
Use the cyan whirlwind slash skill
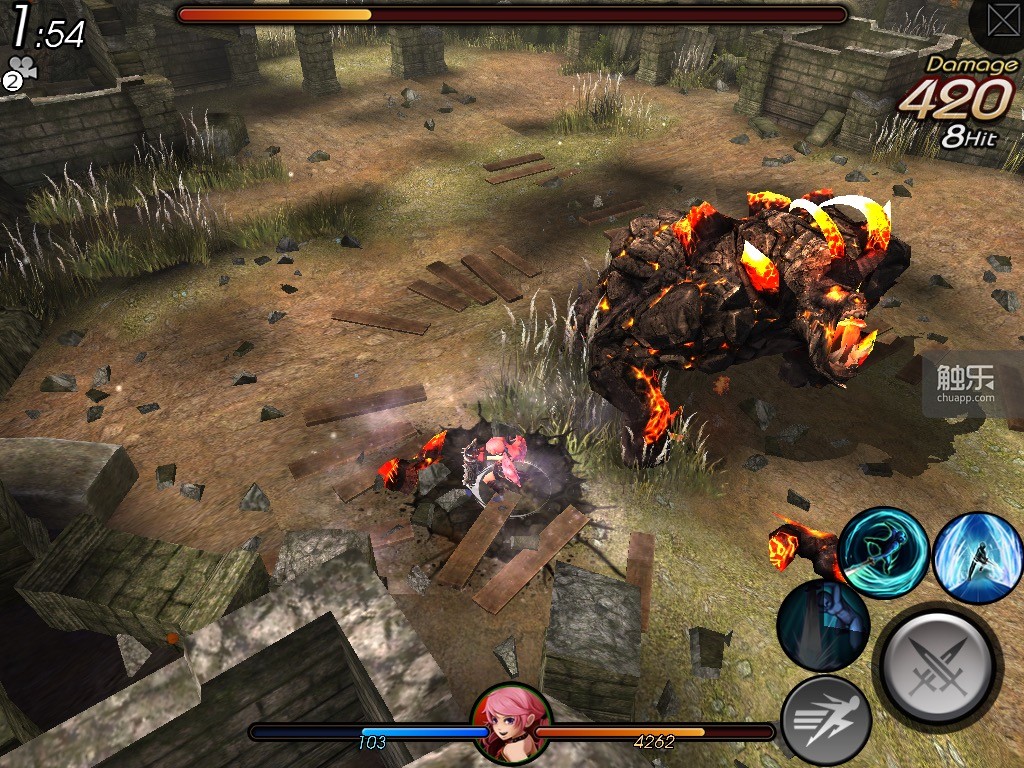click(883, 553)
